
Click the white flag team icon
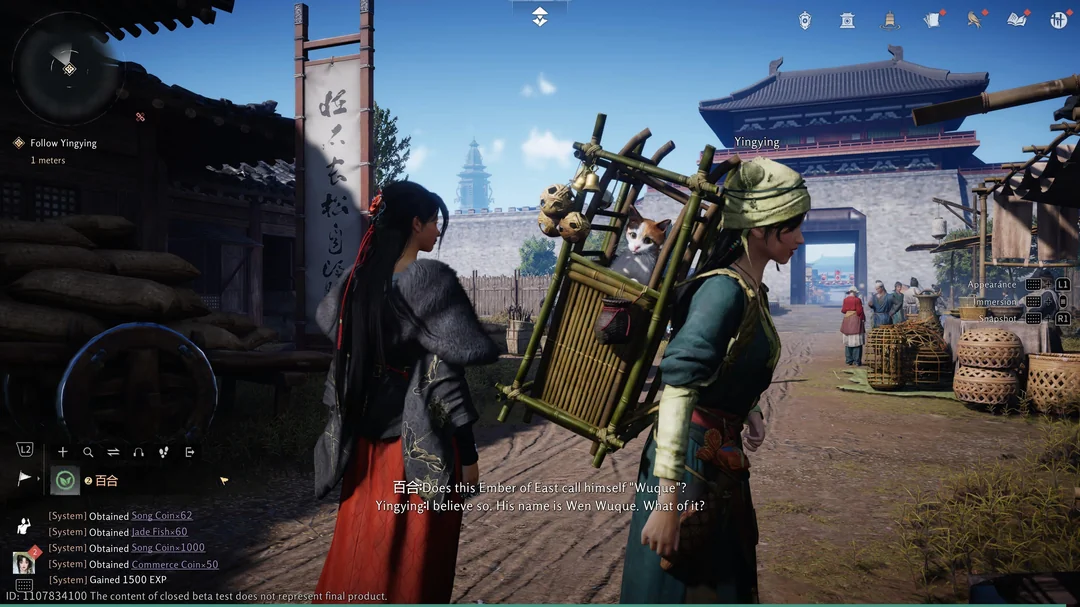(25, 479)
